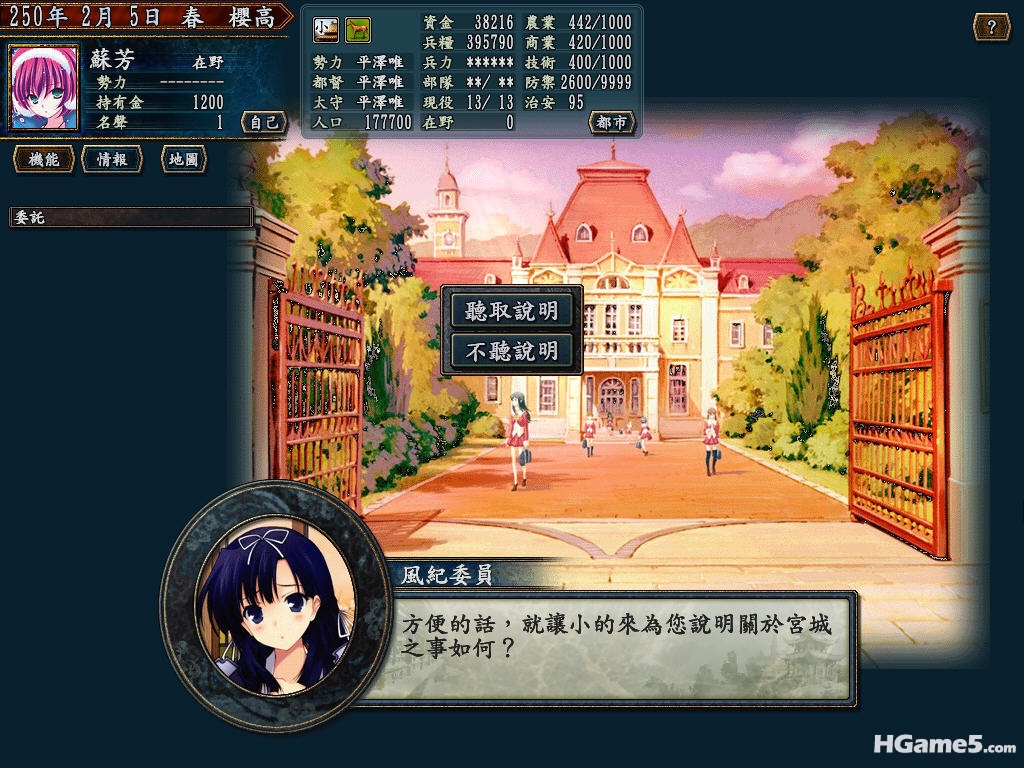Open the 情報 information menu
1024x768 pixels.
(111, 159)
